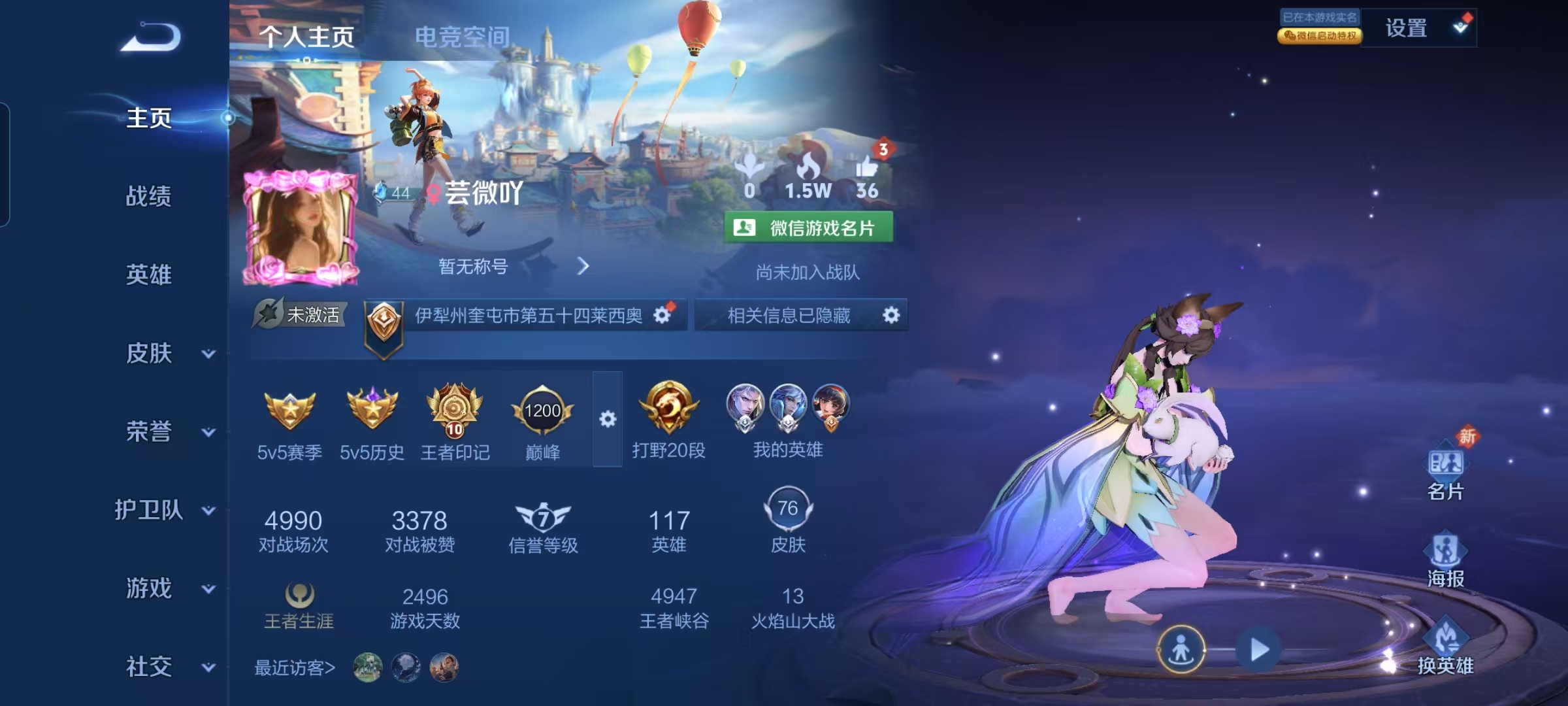Open 暂无称号 title selection arrow

pyautogui.click(x=583, y=267)
